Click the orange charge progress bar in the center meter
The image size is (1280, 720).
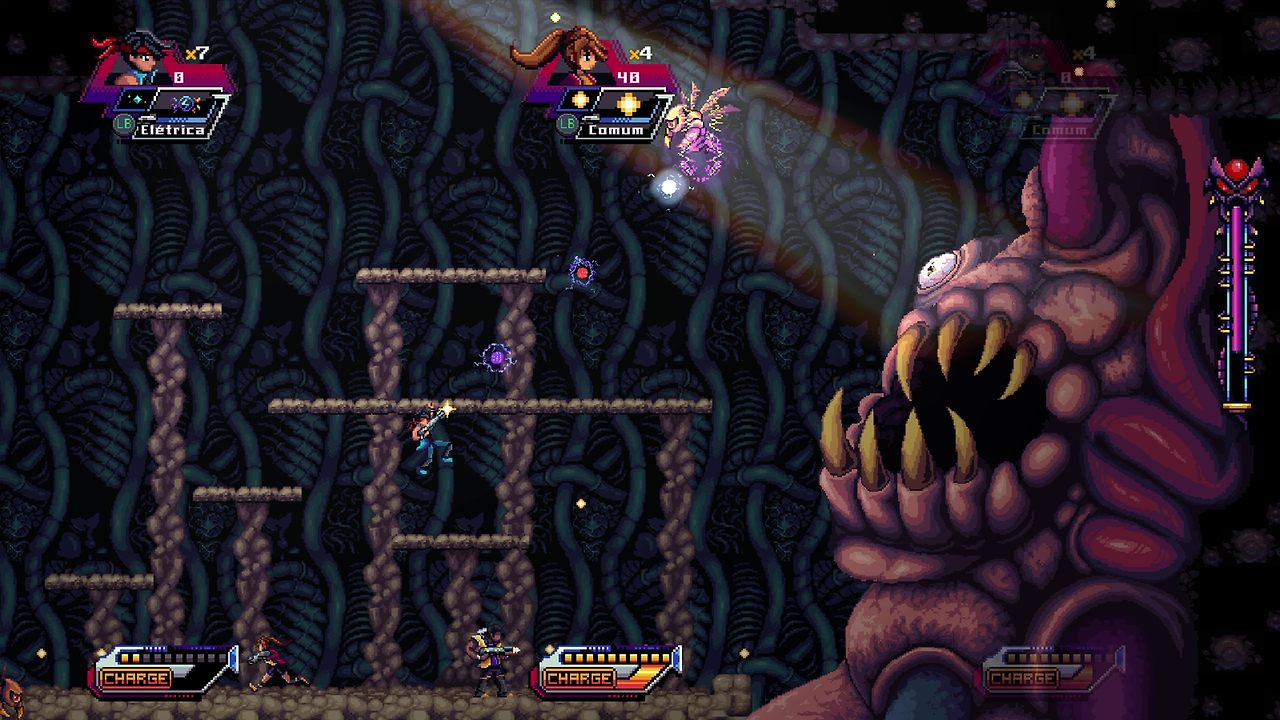coord(615,659)
